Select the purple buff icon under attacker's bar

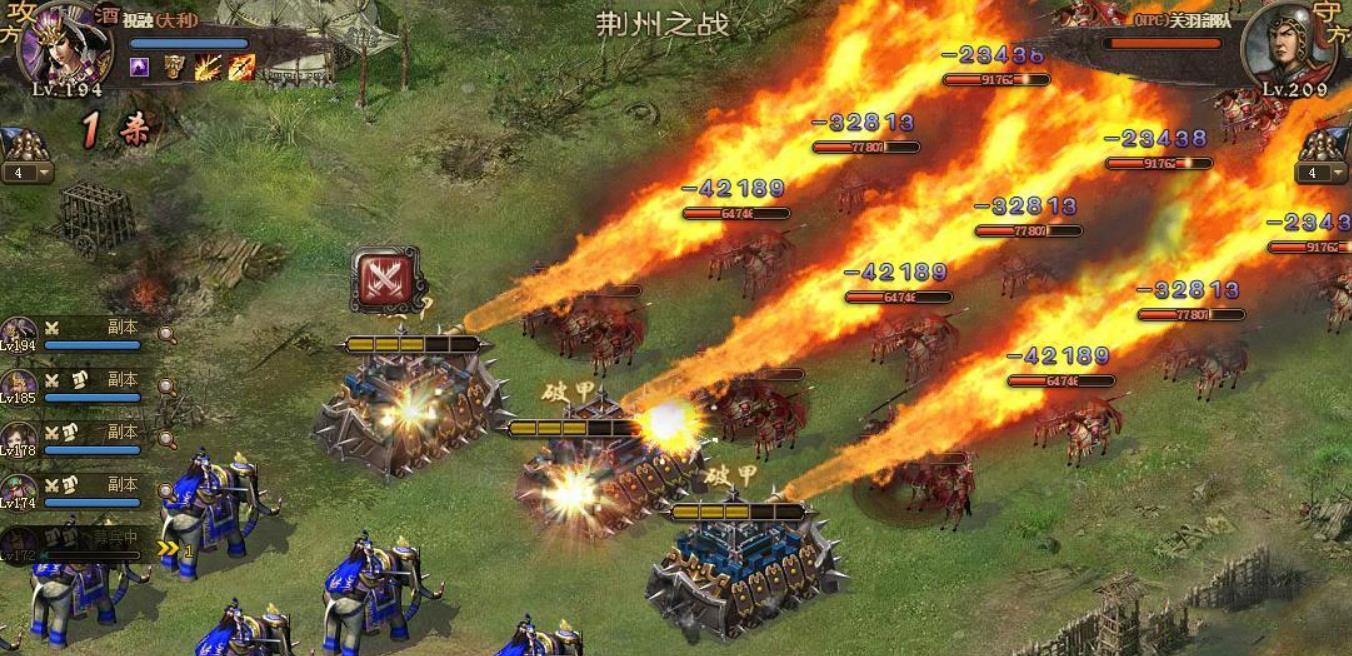[x=140, y=68]
